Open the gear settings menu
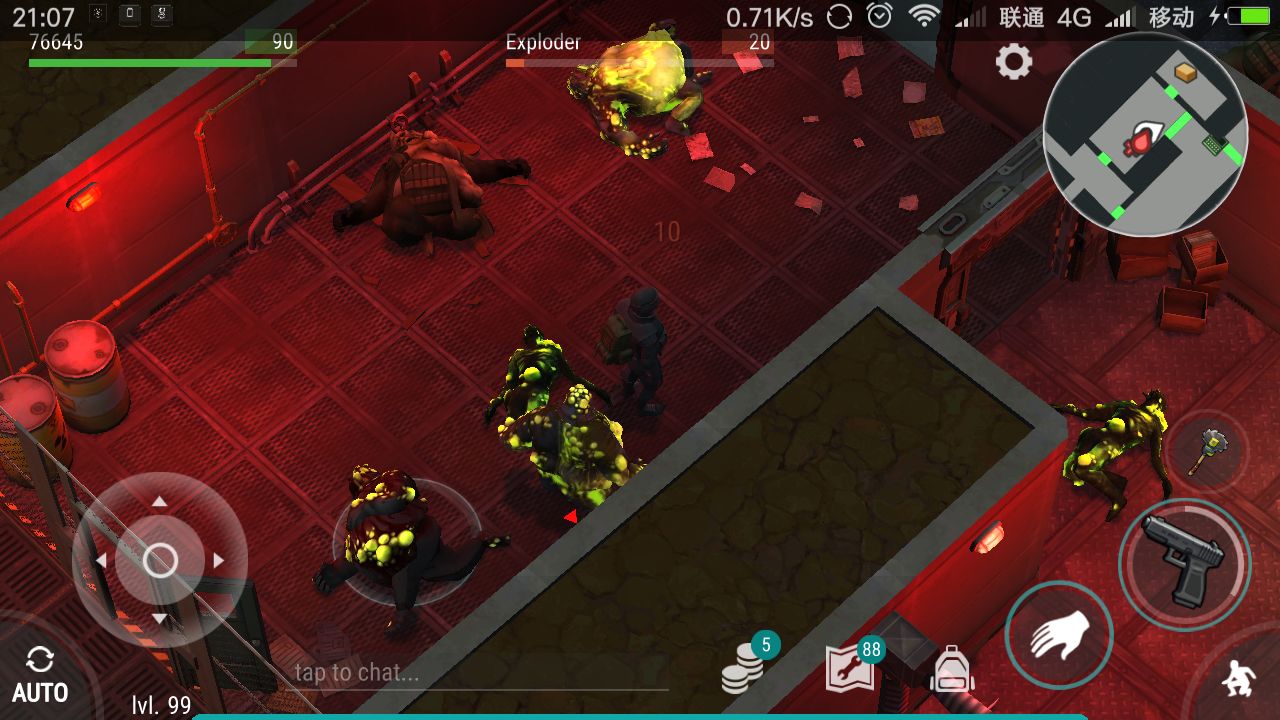The image size is (1280, 720). pyautogui.click(x=1013, y=63)
